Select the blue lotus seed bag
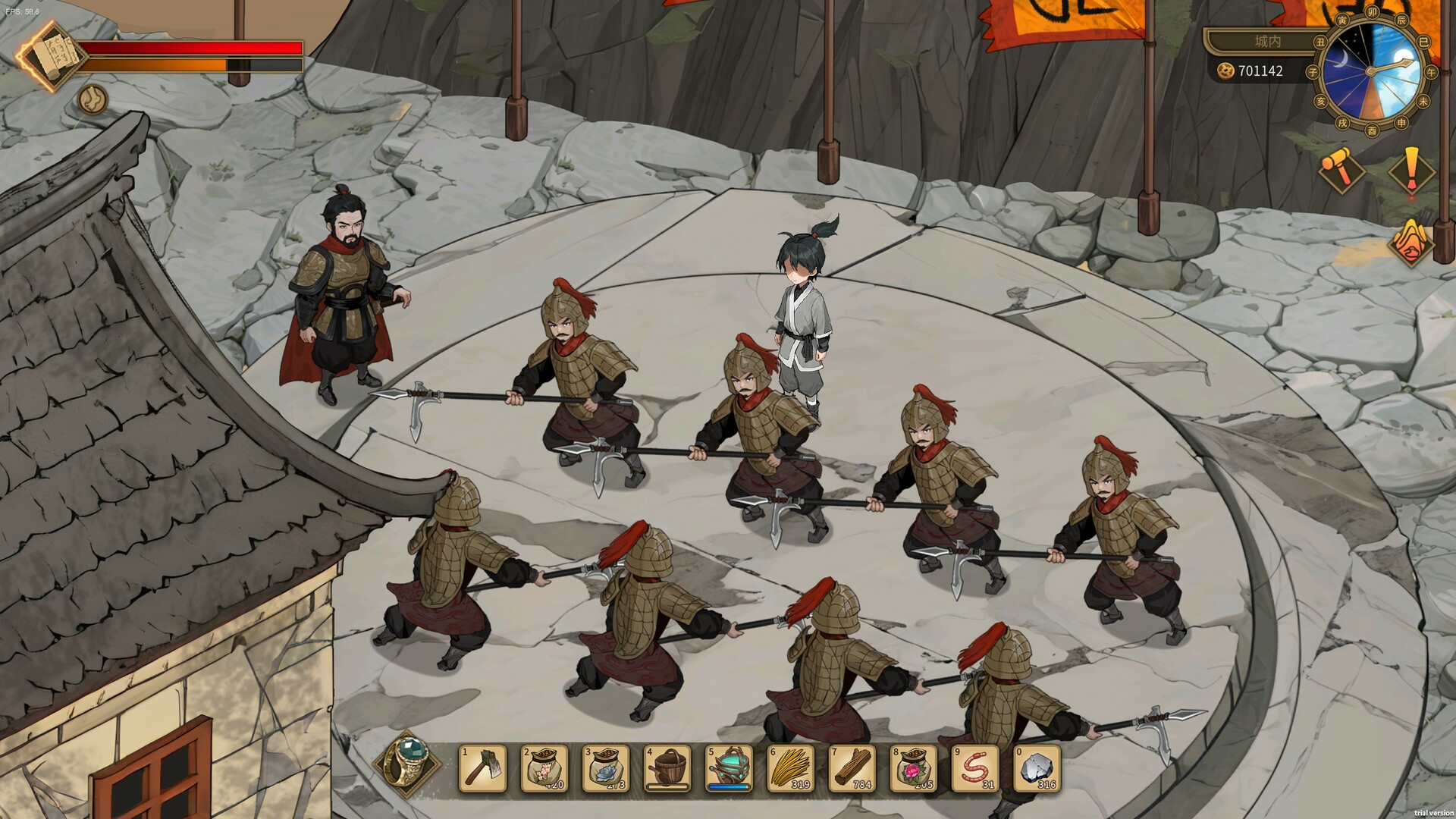 coord(605,768)
